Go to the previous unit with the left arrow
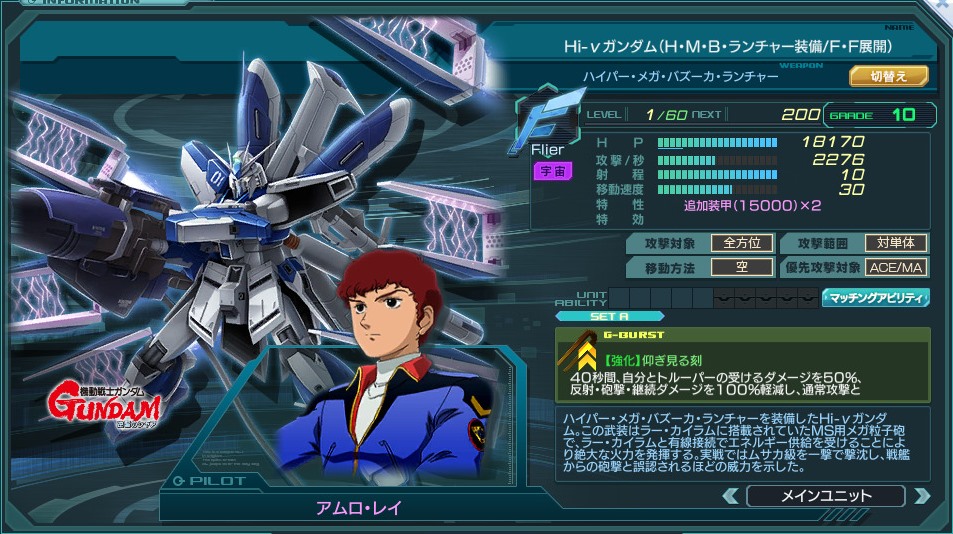Viewport: 953px width, 534px height. coord(731,496)
